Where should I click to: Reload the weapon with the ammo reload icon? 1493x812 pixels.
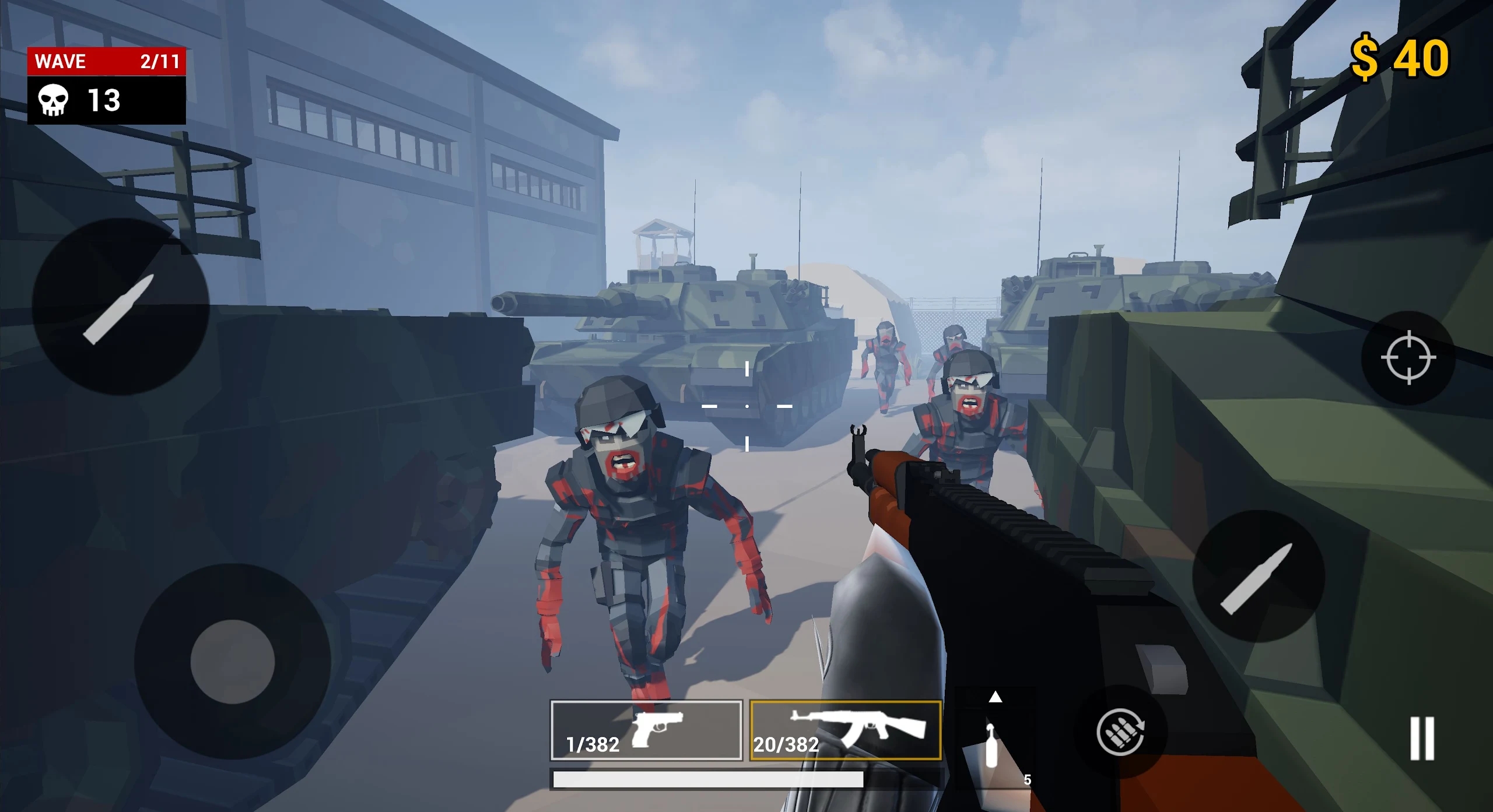1120,732
